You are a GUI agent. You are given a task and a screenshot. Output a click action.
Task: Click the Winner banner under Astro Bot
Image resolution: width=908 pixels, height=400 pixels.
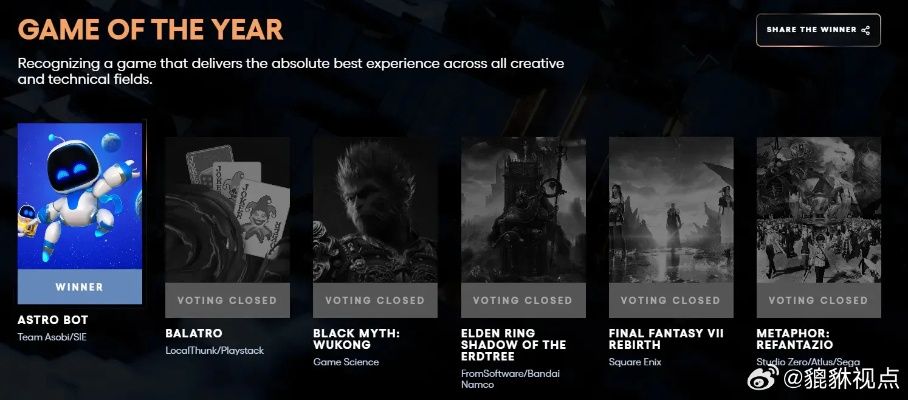click(80, 287)
